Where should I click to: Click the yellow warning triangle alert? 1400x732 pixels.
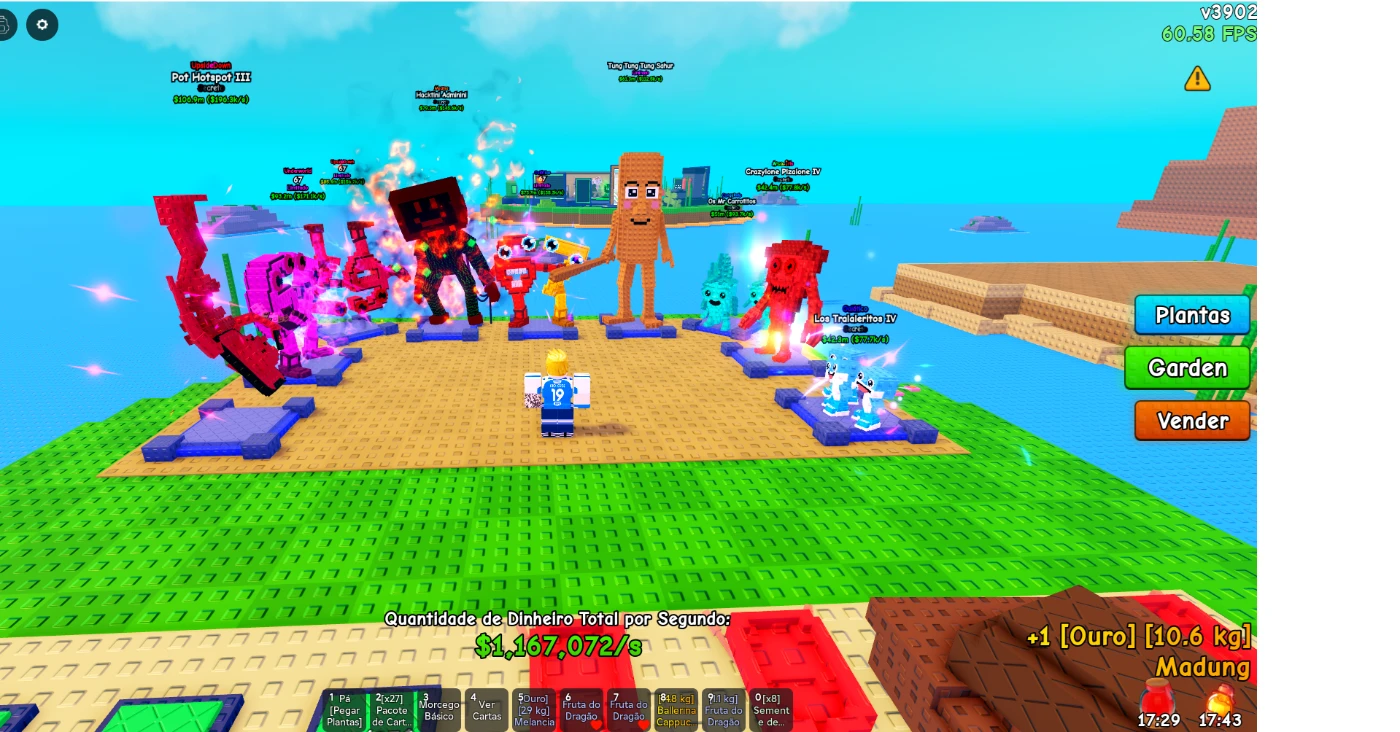[x=1198, y=78]
